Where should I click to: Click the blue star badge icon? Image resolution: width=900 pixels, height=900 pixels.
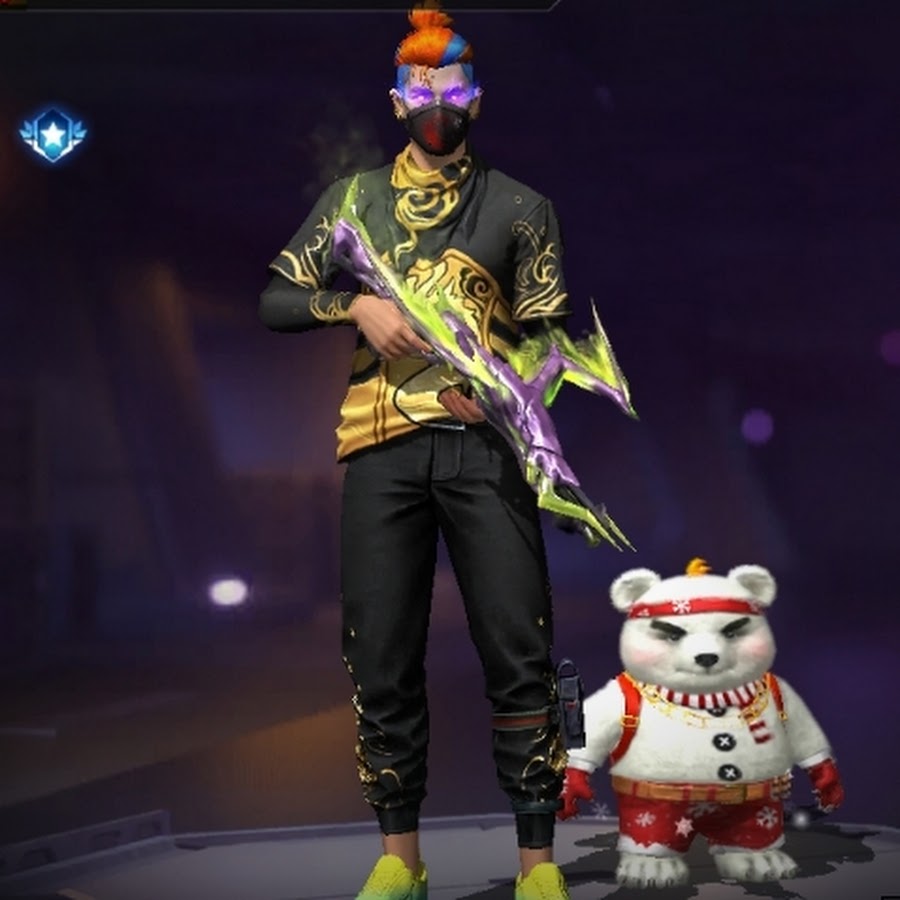[x=53, y=133]
